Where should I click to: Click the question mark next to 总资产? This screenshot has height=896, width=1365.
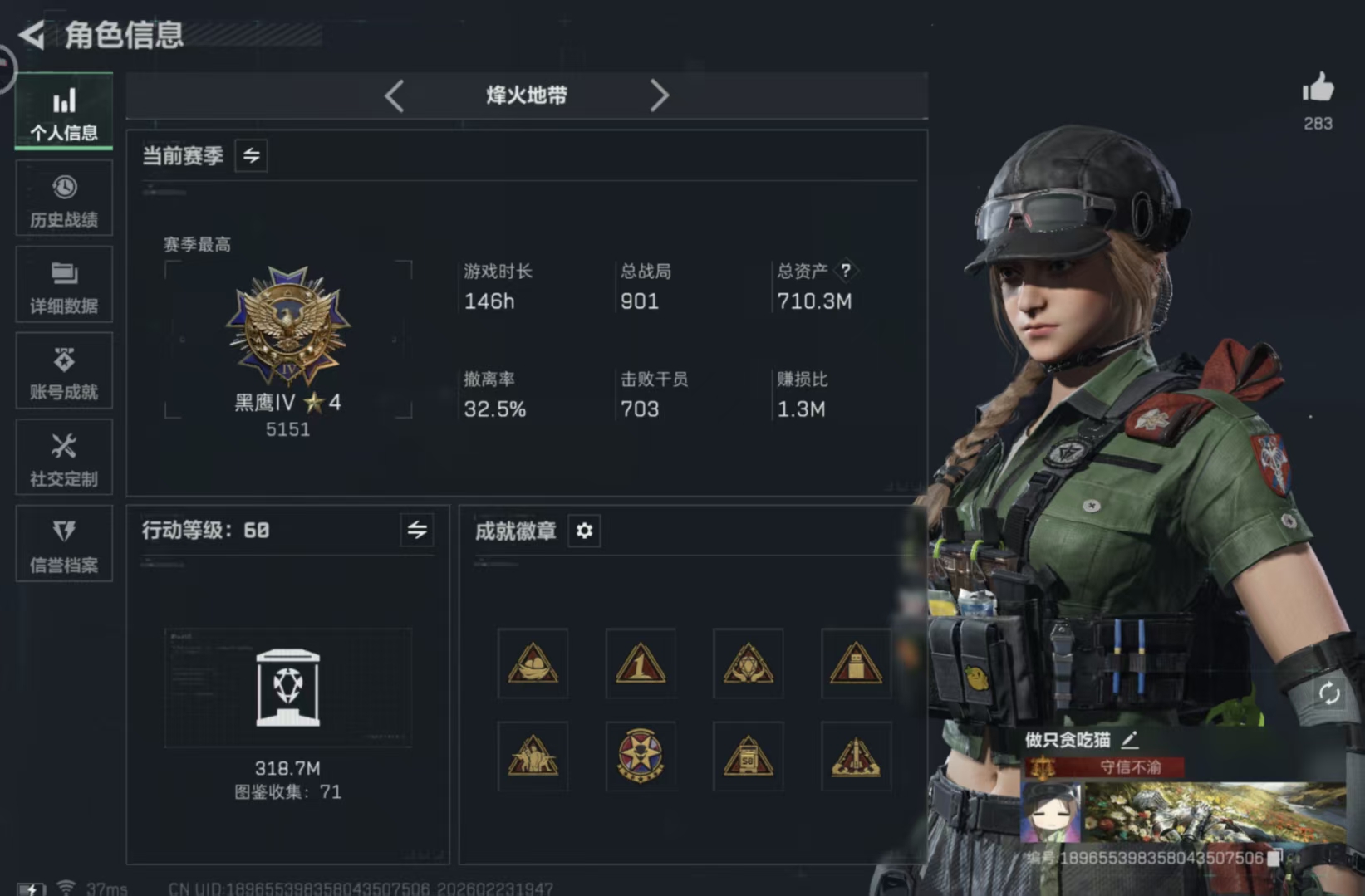point(846,270)
